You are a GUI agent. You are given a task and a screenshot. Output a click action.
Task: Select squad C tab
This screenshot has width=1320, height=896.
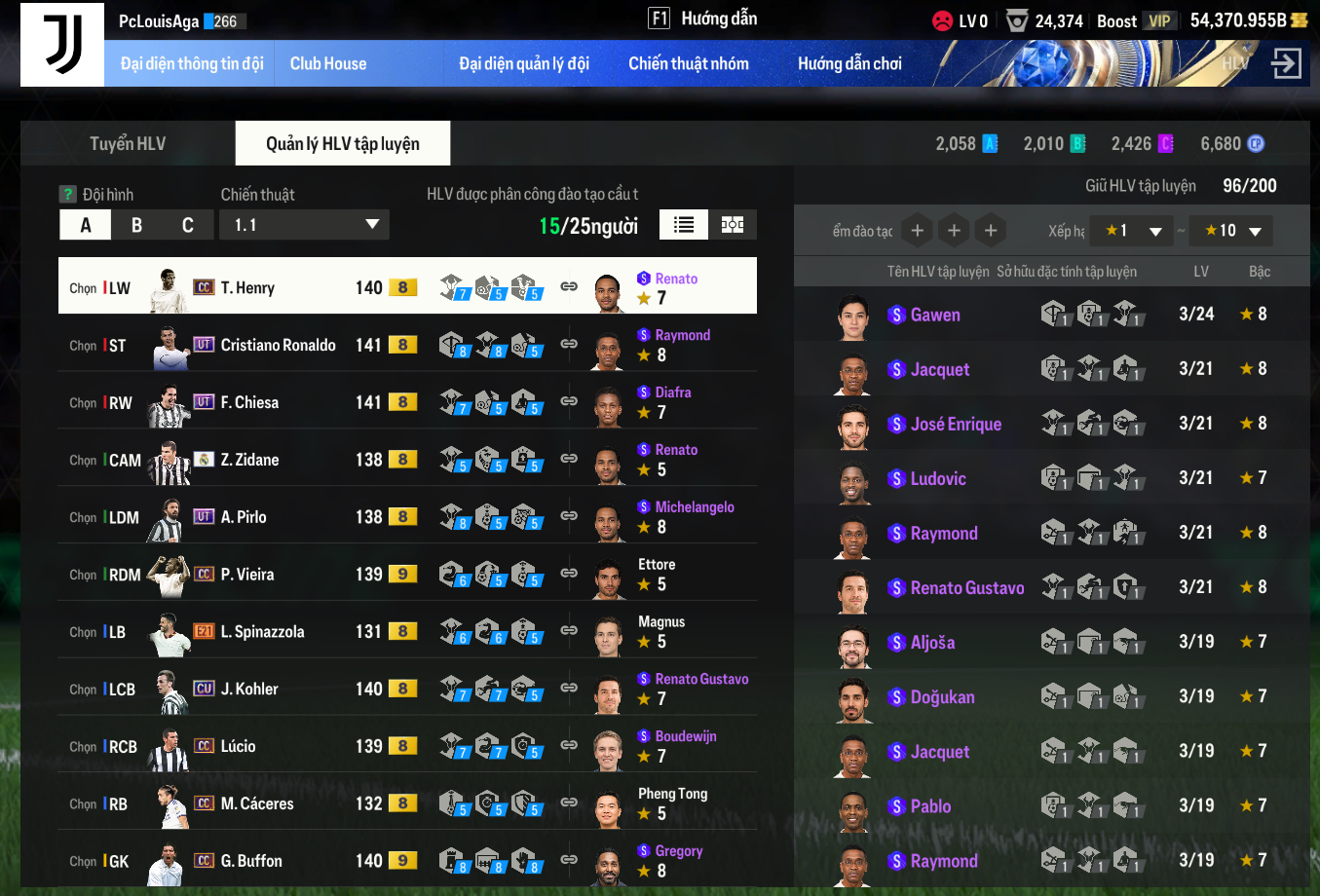tap(188, 226)
